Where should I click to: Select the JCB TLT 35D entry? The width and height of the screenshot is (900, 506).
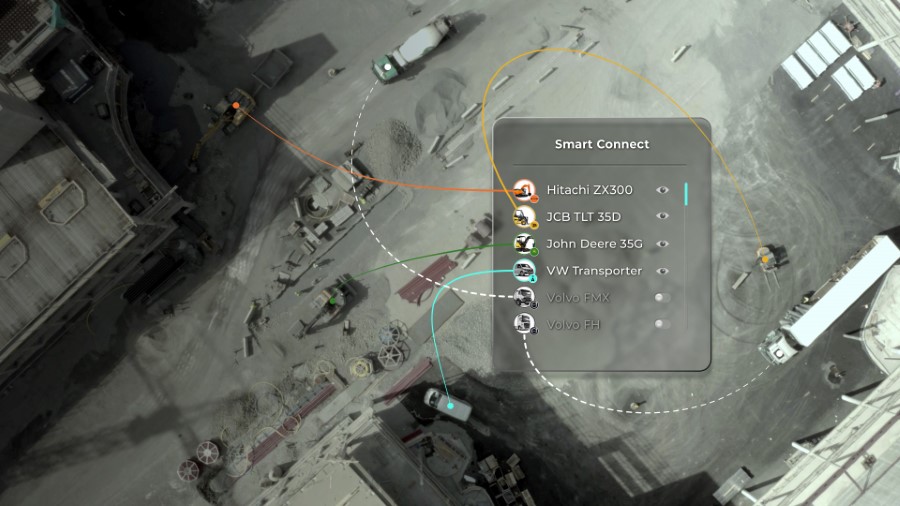tap(583, 217)
